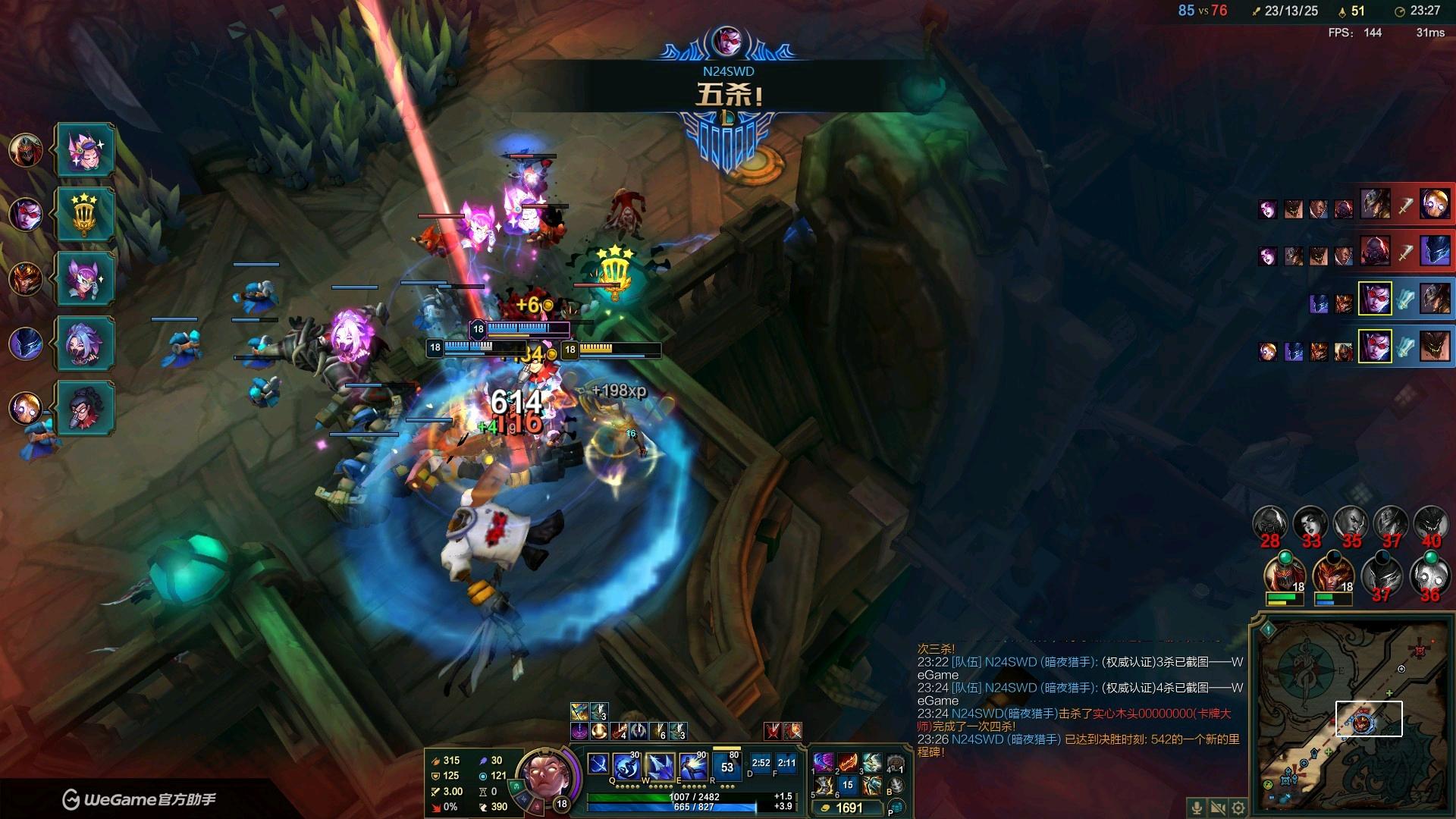Click the champion portrait in the HUD
The width and height of the screenshot is (1456, 819).
(x=544, y=775)
